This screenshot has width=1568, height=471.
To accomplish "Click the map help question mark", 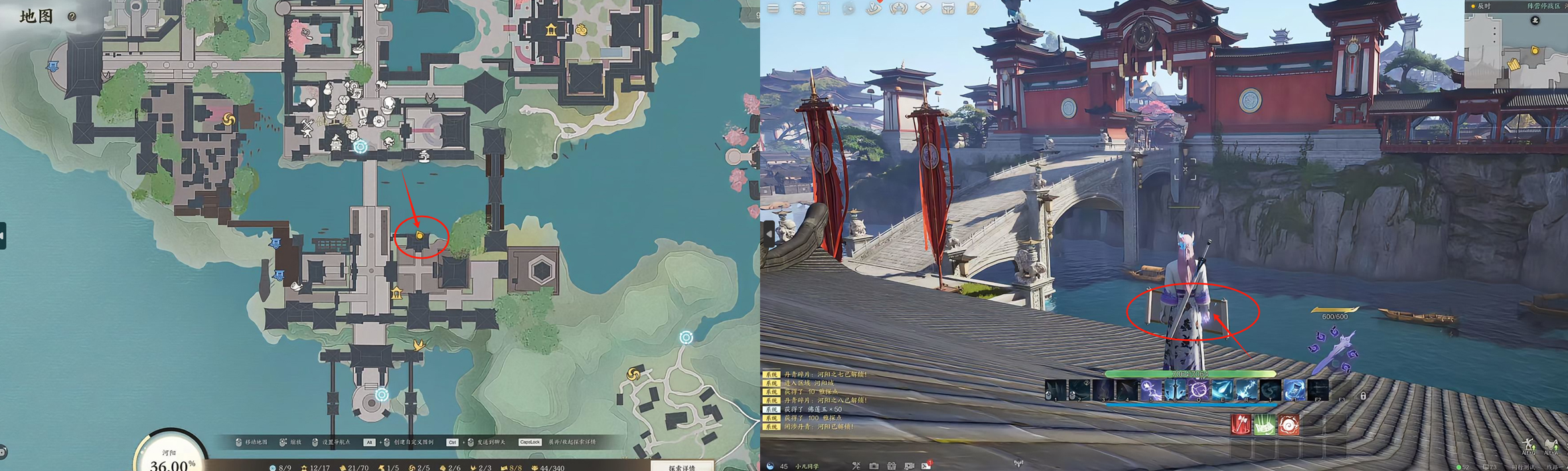I will tap(72, 17).
